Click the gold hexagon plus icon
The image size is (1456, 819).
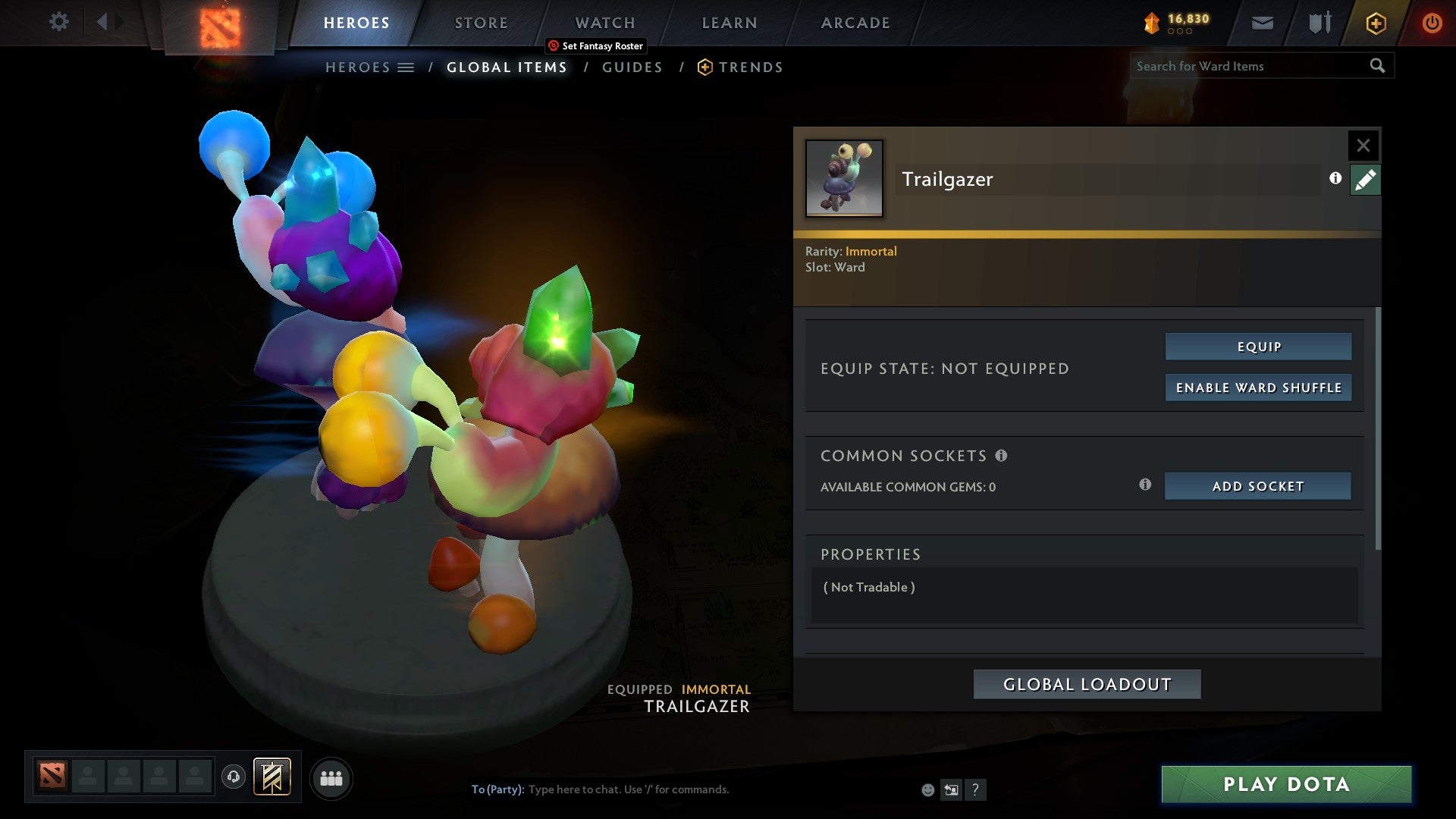(x=1375, y=23)
